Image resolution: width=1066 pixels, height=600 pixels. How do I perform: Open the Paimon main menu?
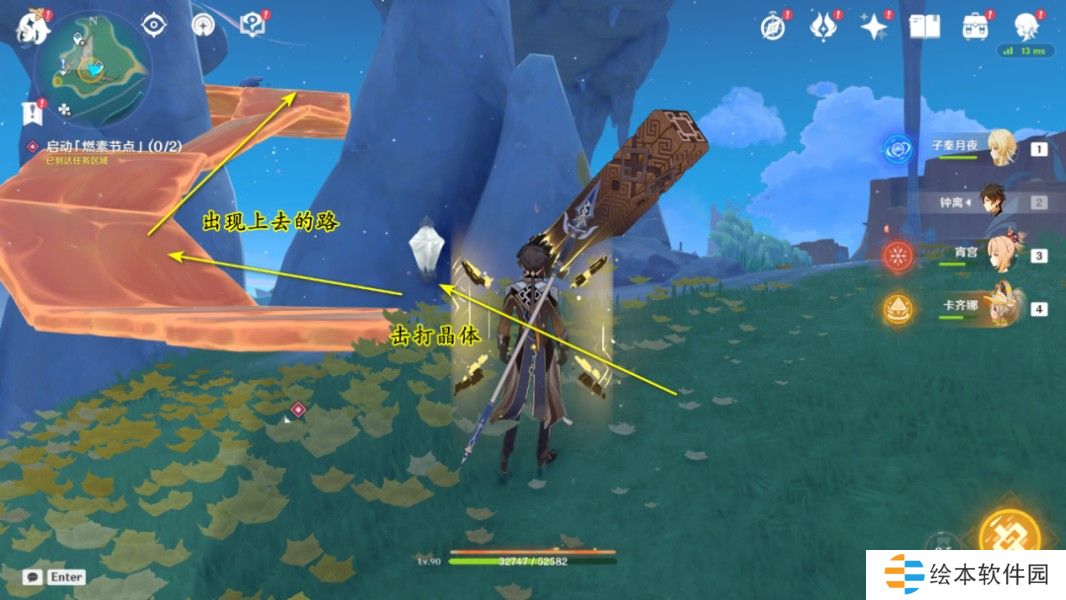[x=30, y=27]
